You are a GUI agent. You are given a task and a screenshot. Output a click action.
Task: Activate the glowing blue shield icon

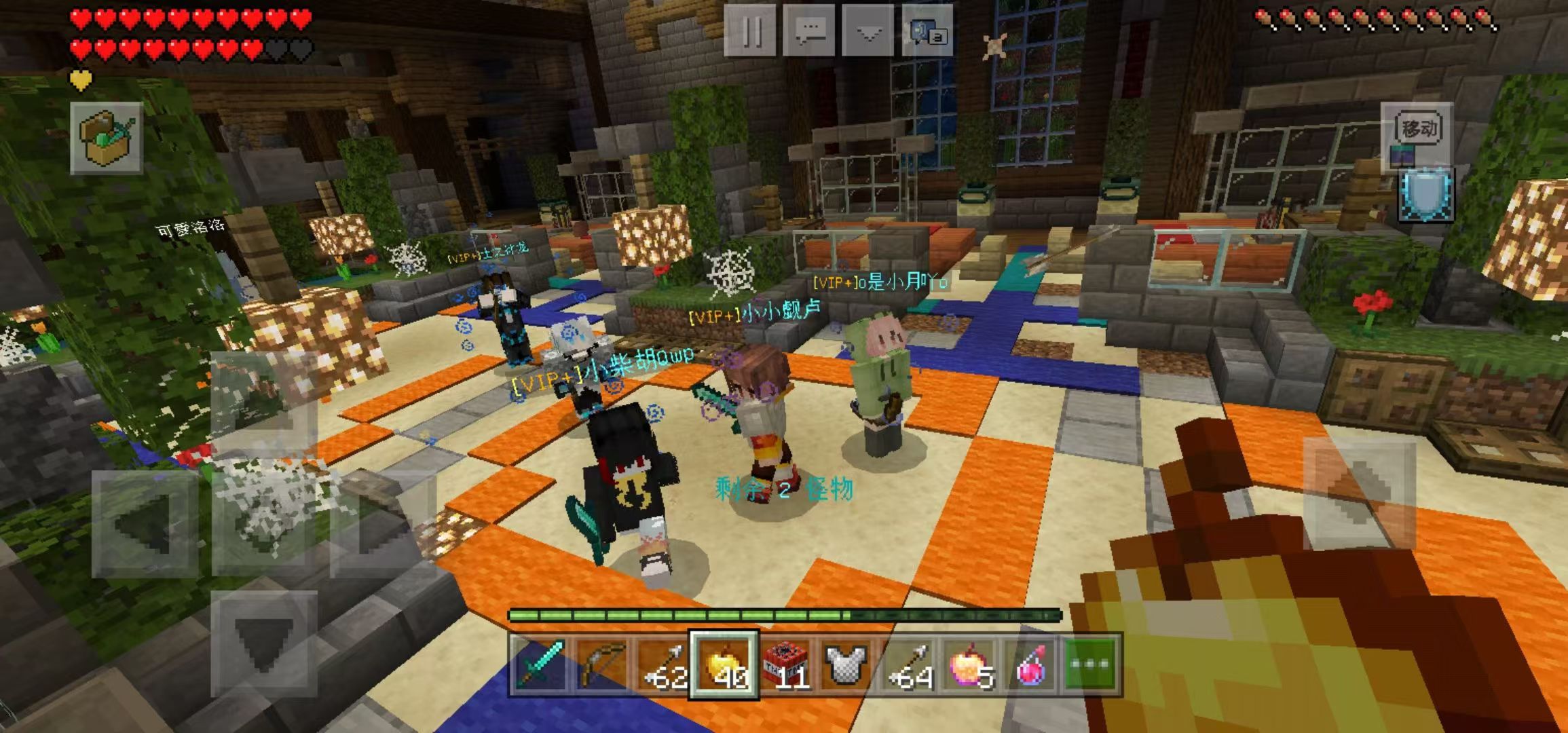1427,195
